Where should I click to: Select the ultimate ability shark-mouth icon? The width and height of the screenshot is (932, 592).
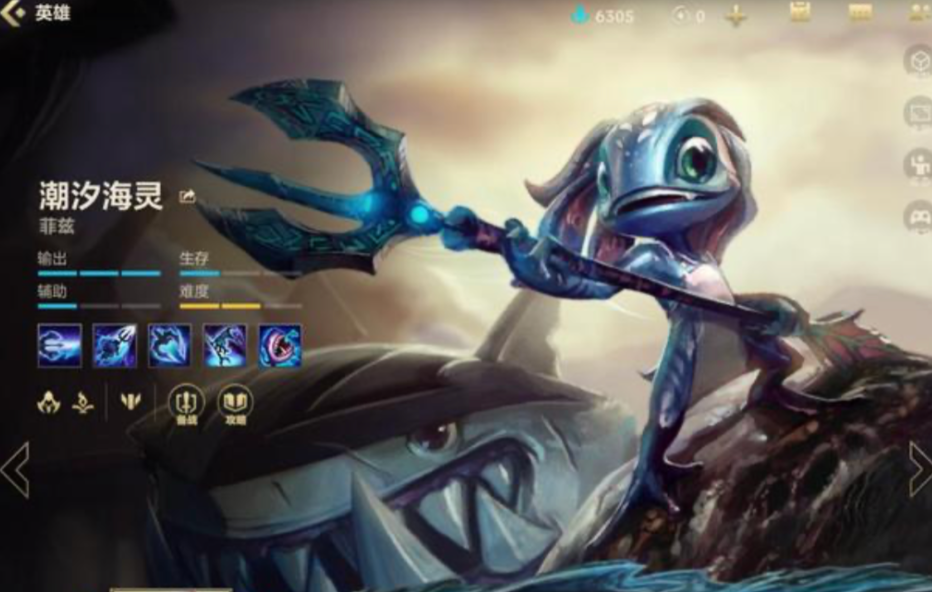coord(279,345)
